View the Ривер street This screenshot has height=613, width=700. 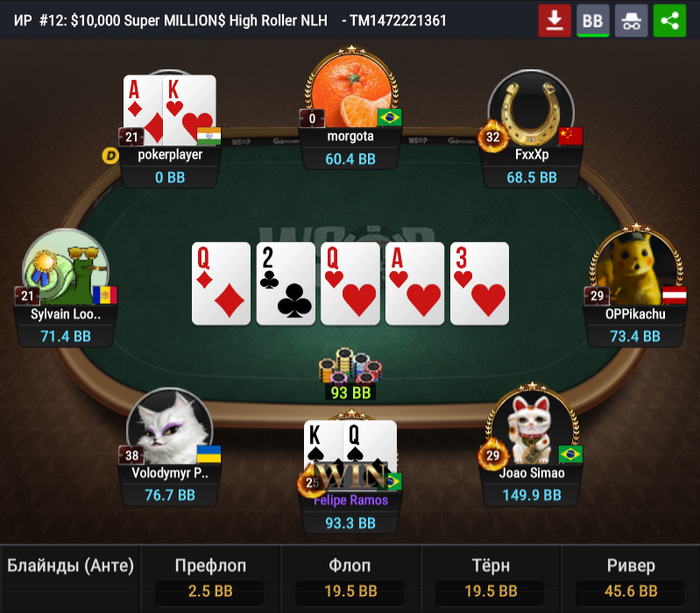pyautogui.click(x=630, y=578)
